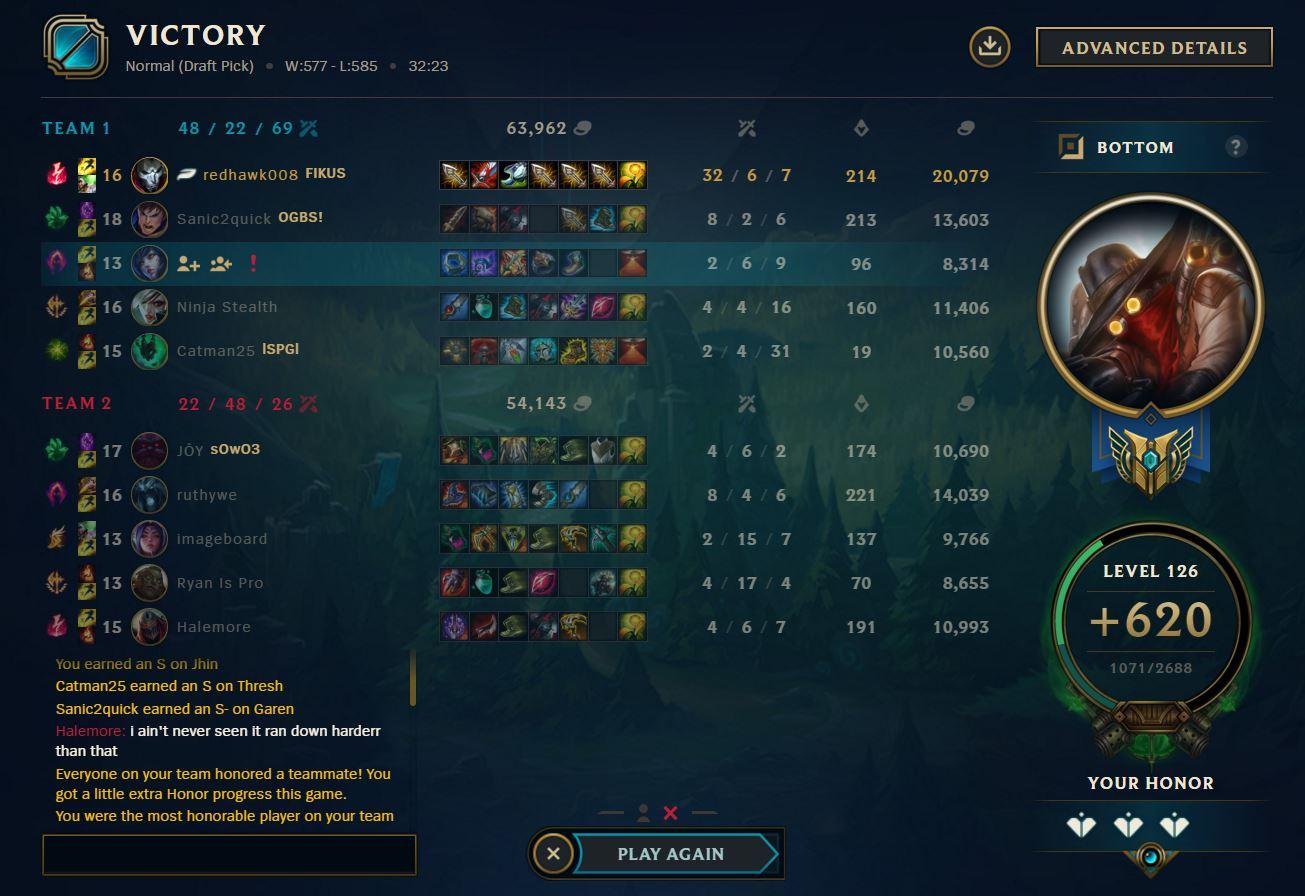Open the Advanced Details view
This screenshot has width=1305, height=896.
(x=1153, y=46)
